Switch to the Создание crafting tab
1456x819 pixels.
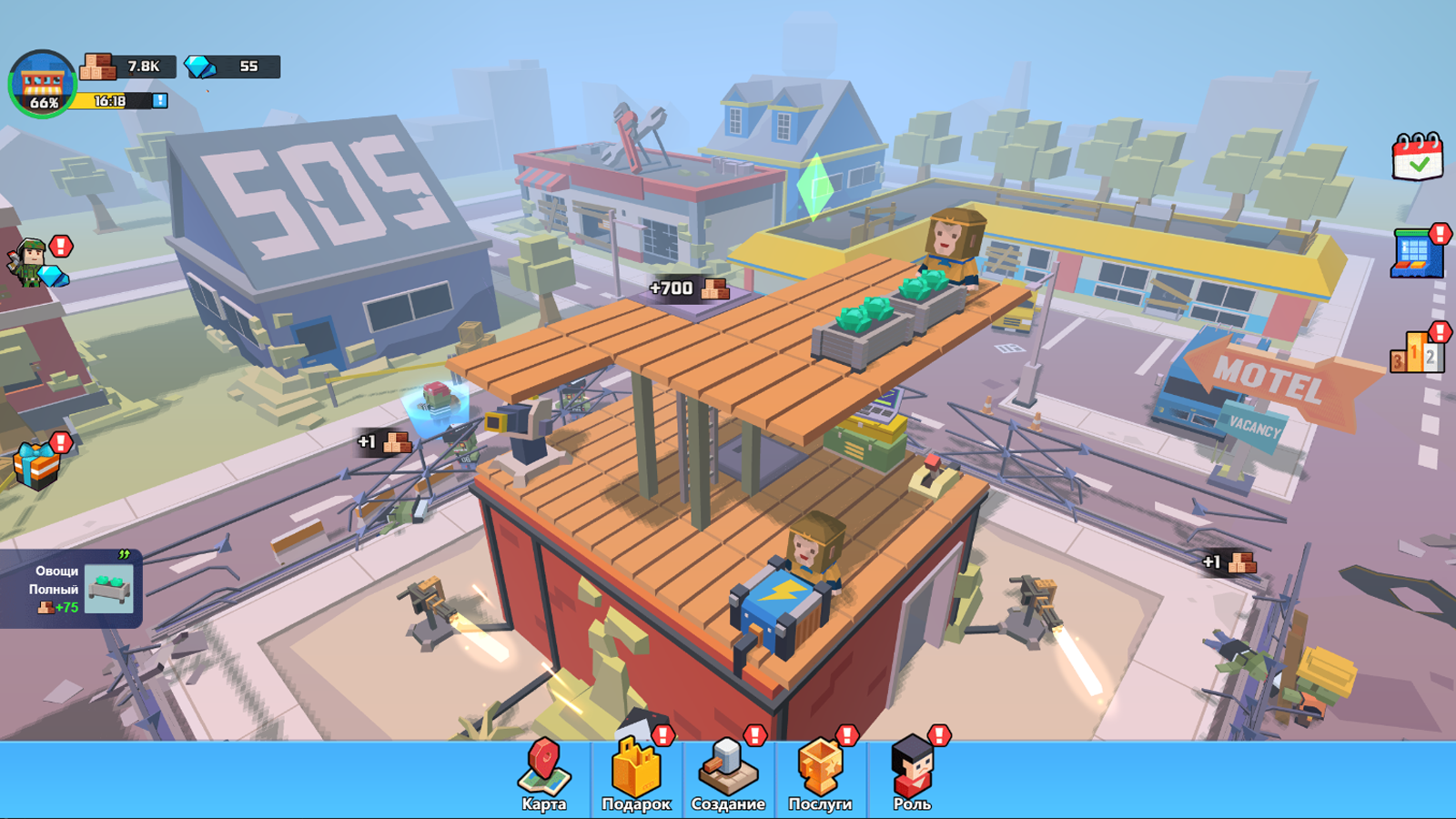tap(728, 773)
